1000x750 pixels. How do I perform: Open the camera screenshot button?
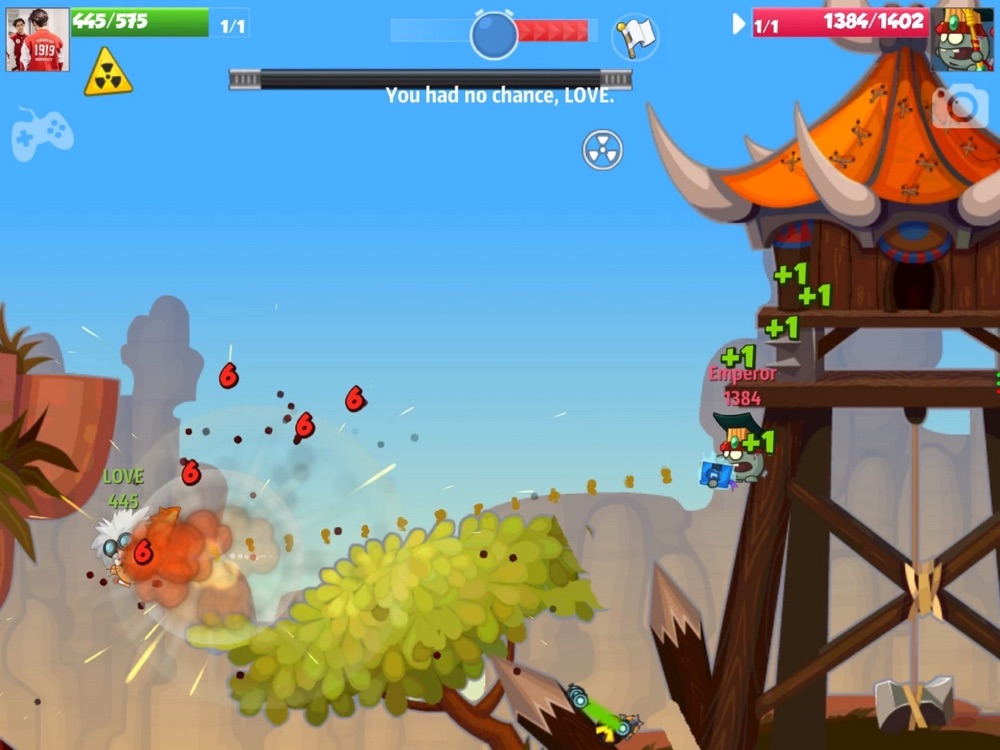[960, 107]
